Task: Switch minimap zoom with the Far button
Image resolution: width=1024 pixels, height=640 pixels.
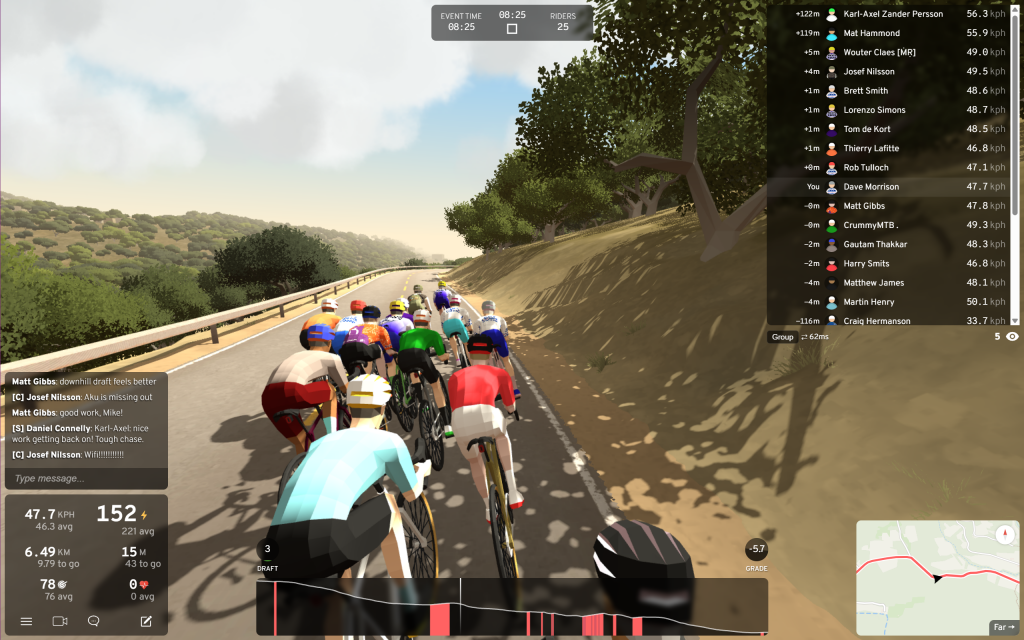Action: [1002, 627]
